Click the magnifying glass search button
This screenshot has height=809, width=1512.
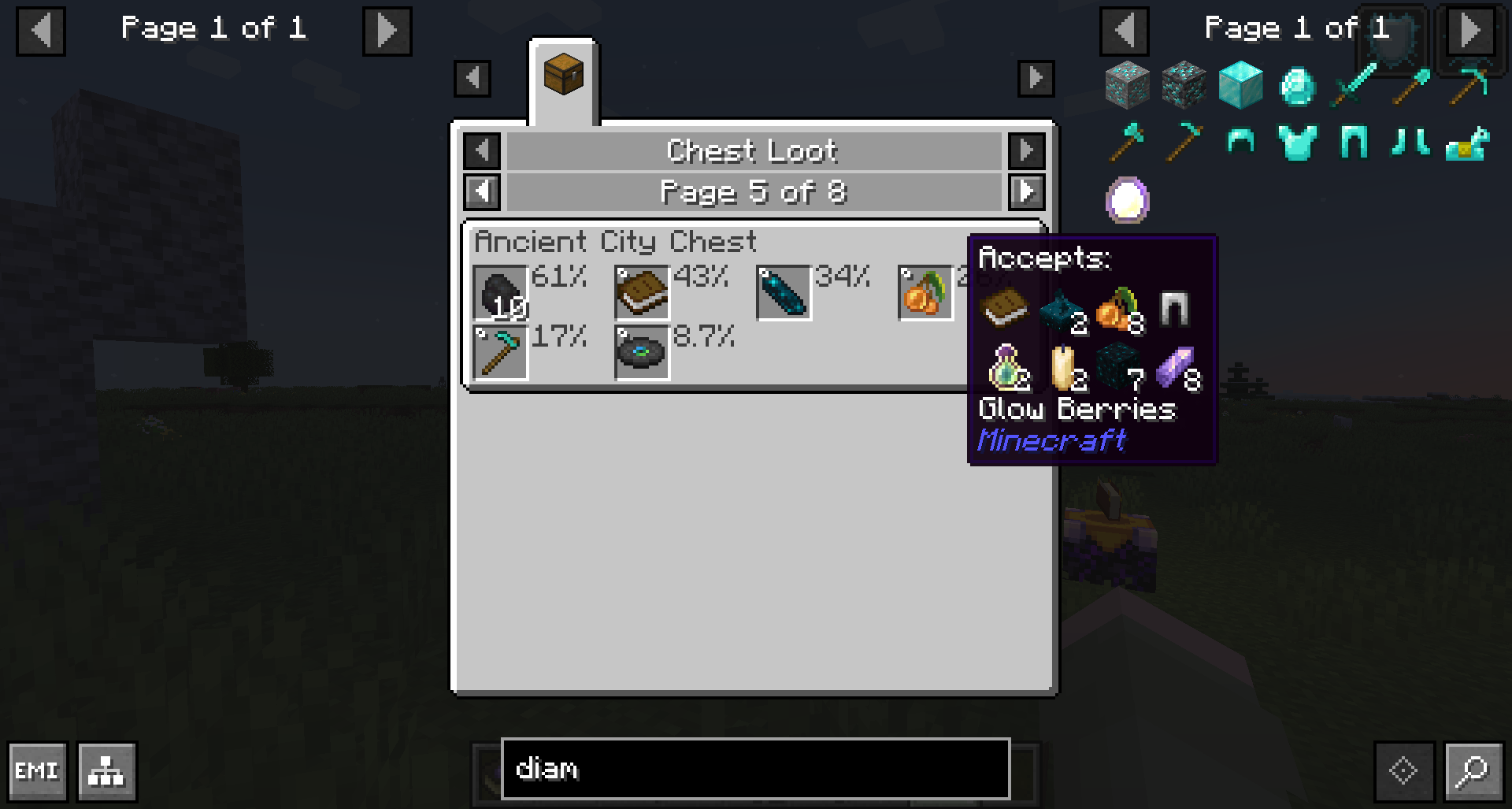pyautogui.click(x=1472, y=770)
